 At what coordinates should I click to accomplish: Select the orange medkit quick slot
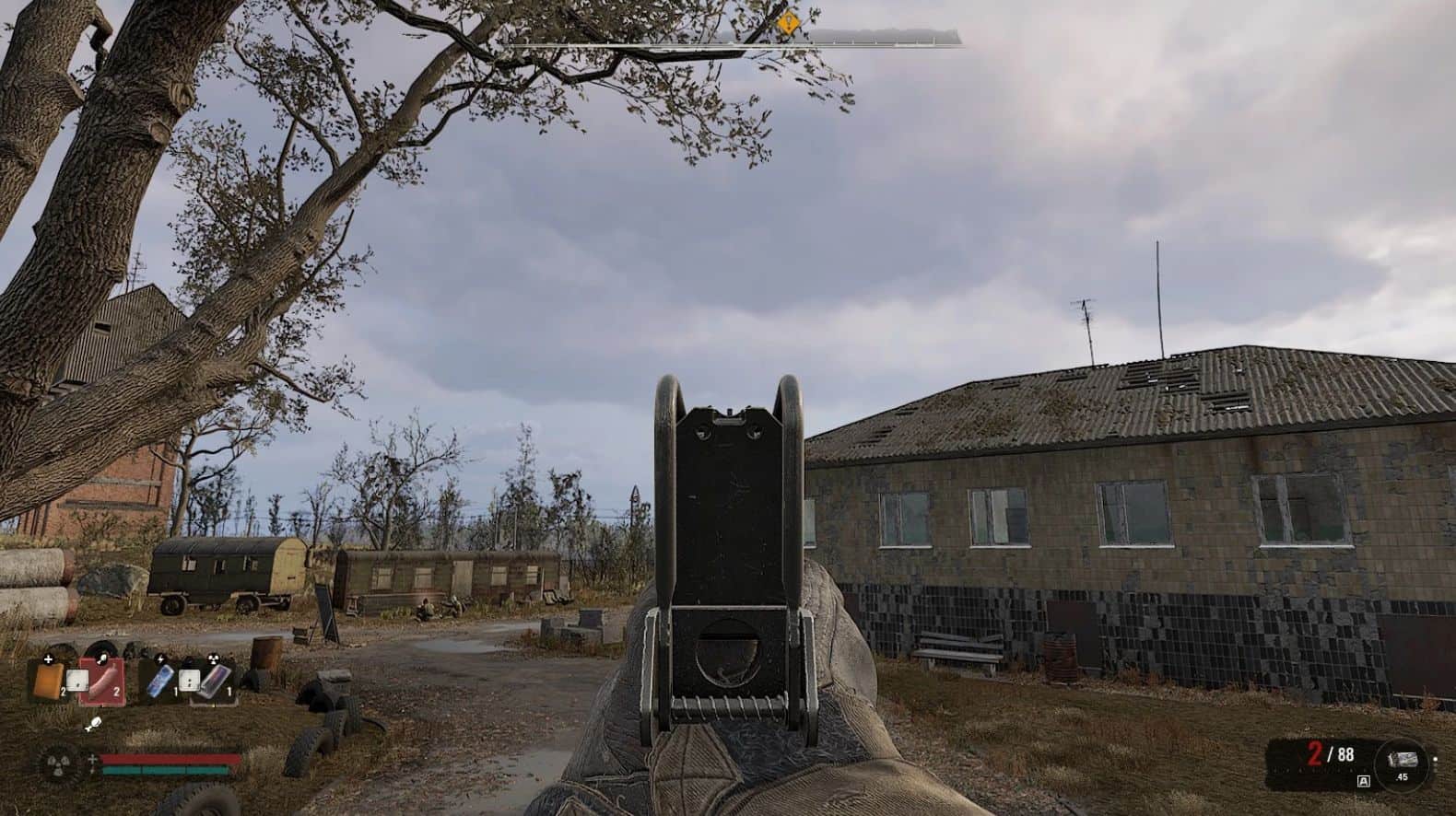48,681
